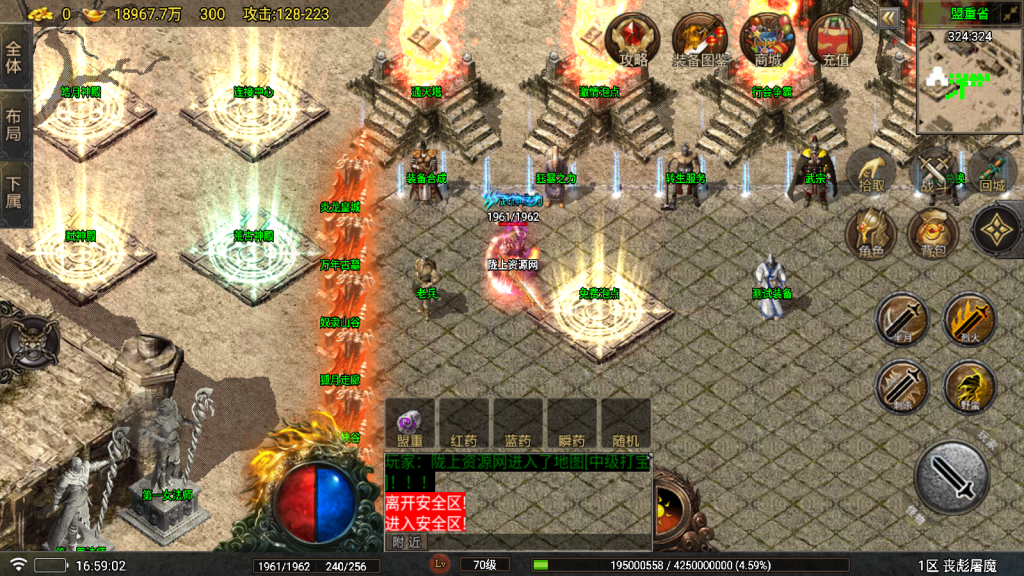This screenshot has width=1024, height=576.
Task: Open the 商城 shop
Action: pos(767,41)
